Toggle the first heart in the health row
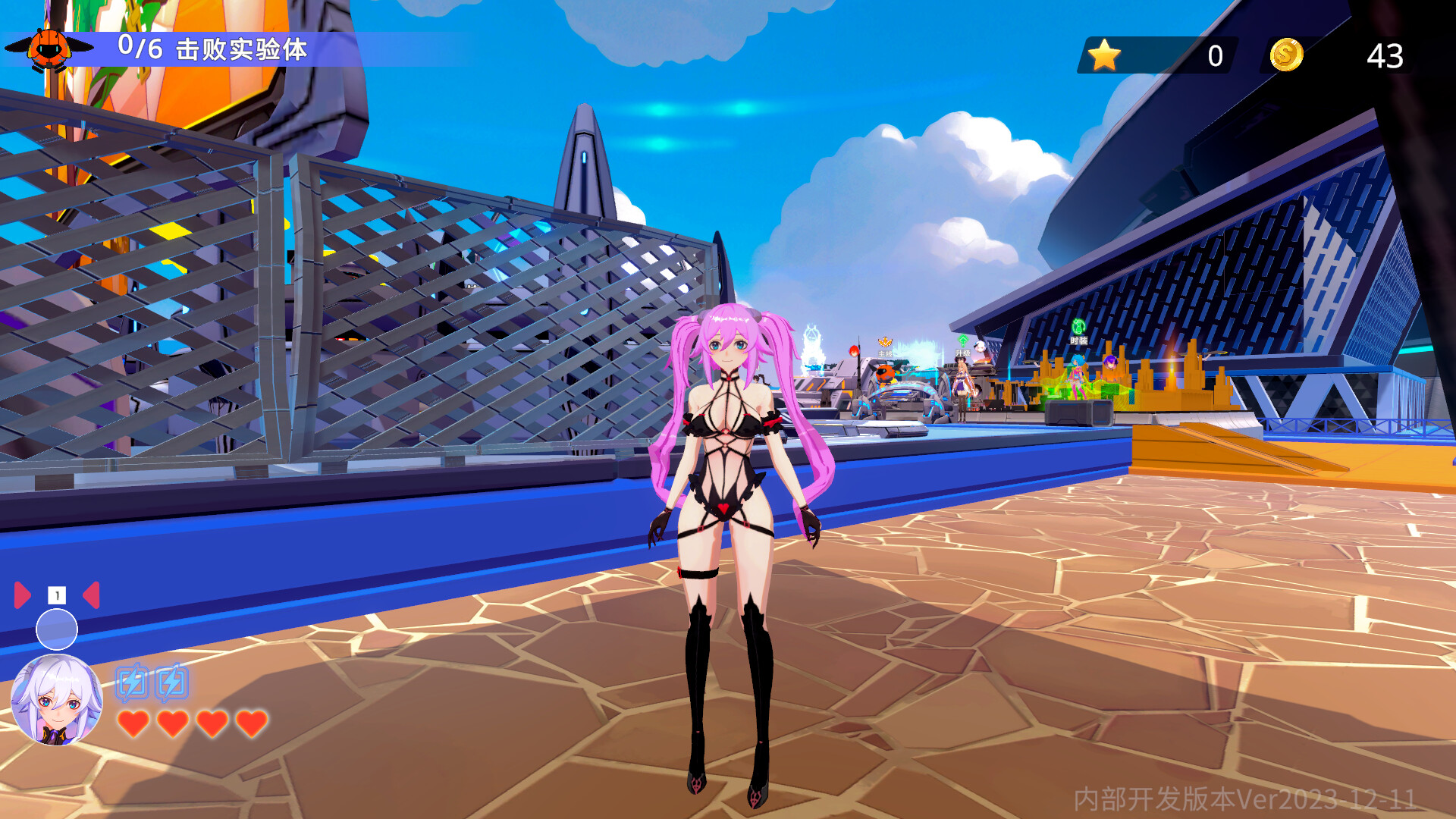The image size is (1456, 819). point(134,723)
